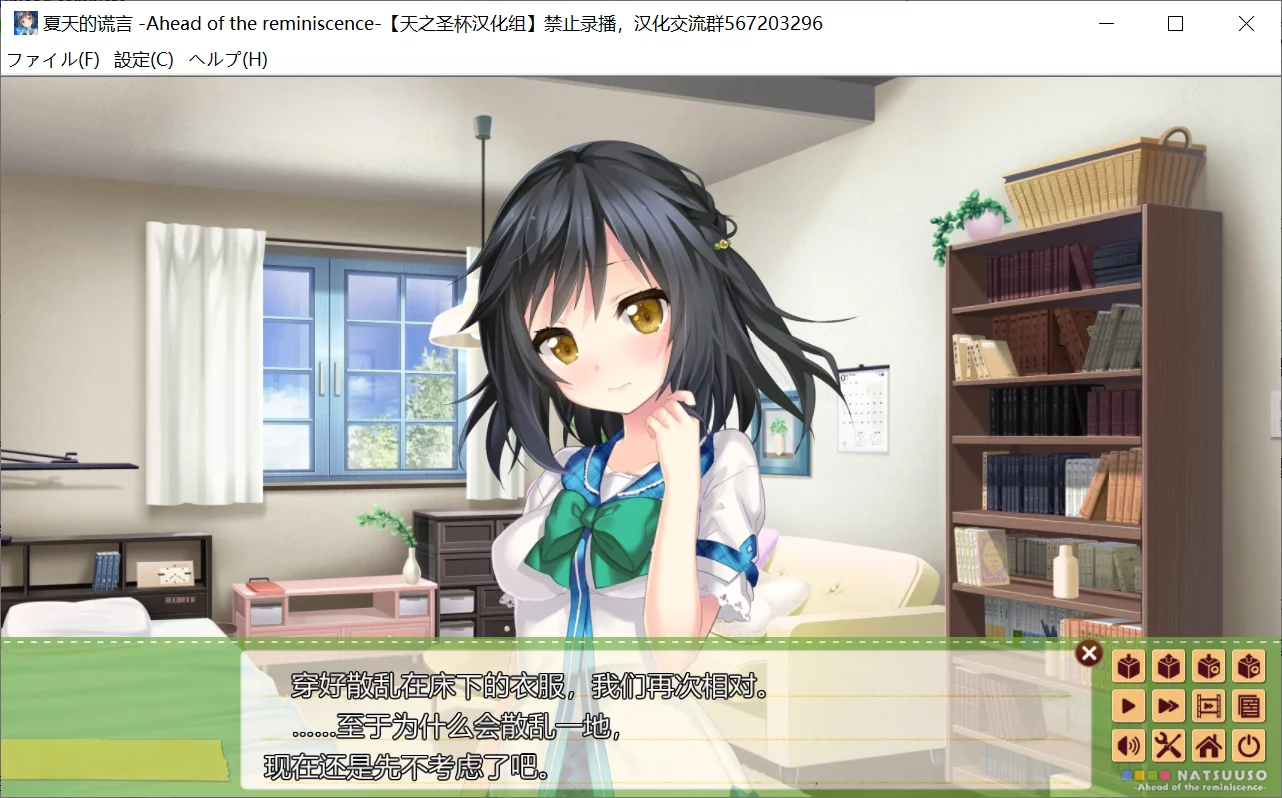
Task: Select the Quick Save icon
Action: 1209,666
